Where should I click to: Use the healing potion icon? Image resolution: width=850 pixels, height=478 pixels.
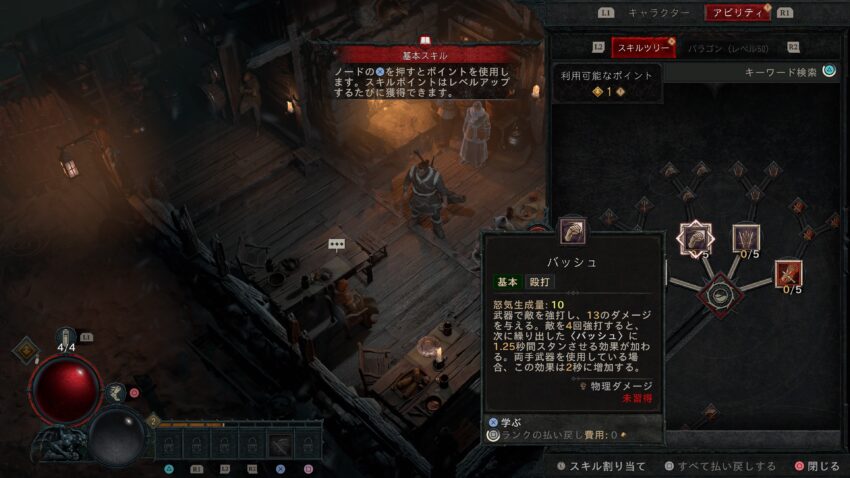(x=66, y=337)
